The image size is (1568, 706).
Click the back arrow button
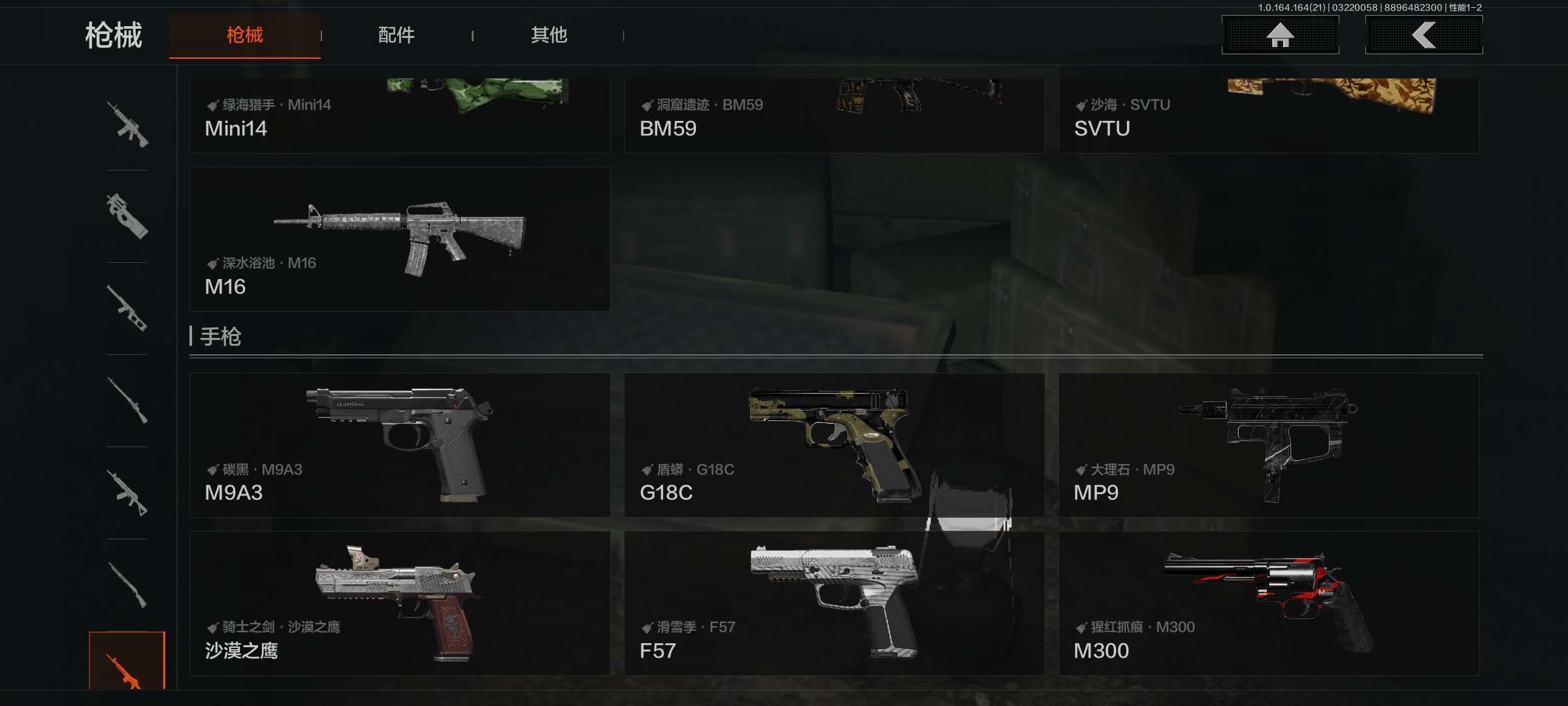pyautogui.click(x=1424, y=35)
